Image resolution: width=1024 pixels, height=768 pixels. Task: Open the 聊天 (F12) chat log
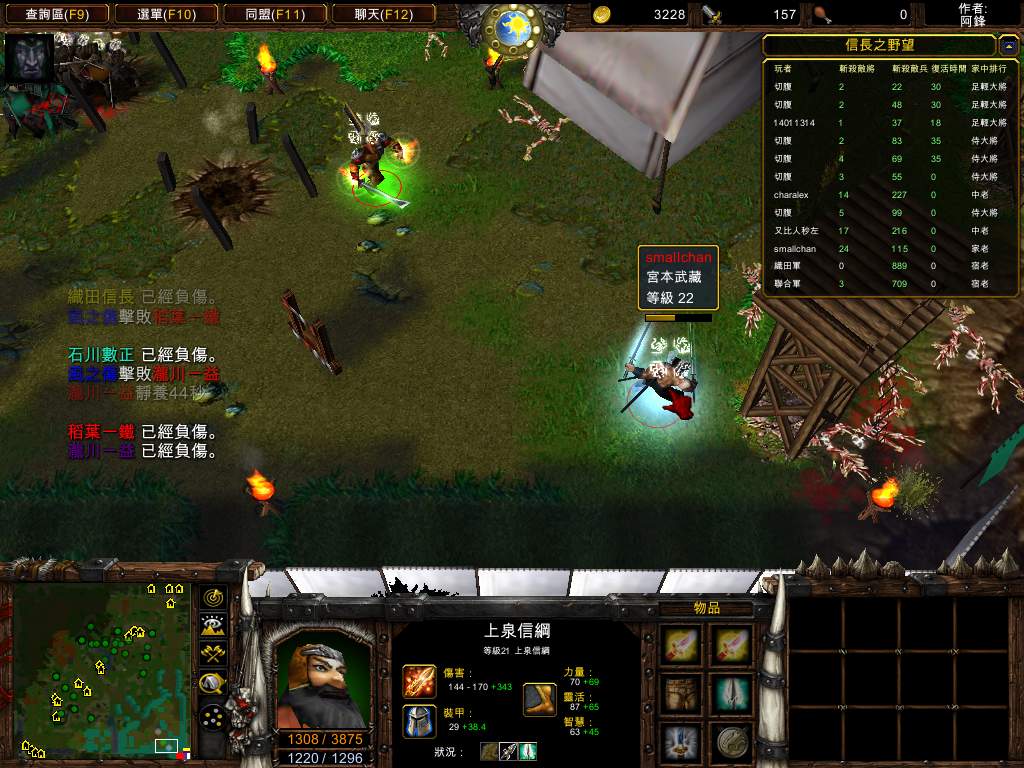click(382, 14)
